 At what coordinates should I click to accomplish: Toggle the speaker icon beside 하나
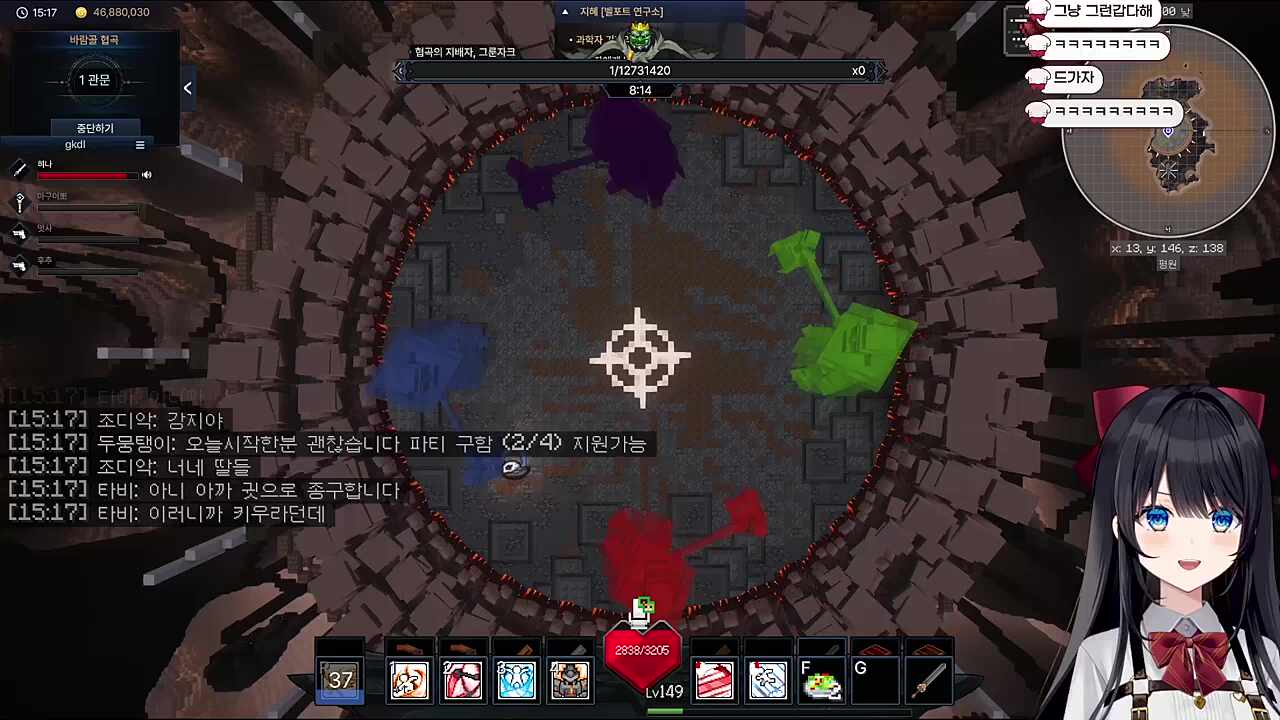pos(147,175)
